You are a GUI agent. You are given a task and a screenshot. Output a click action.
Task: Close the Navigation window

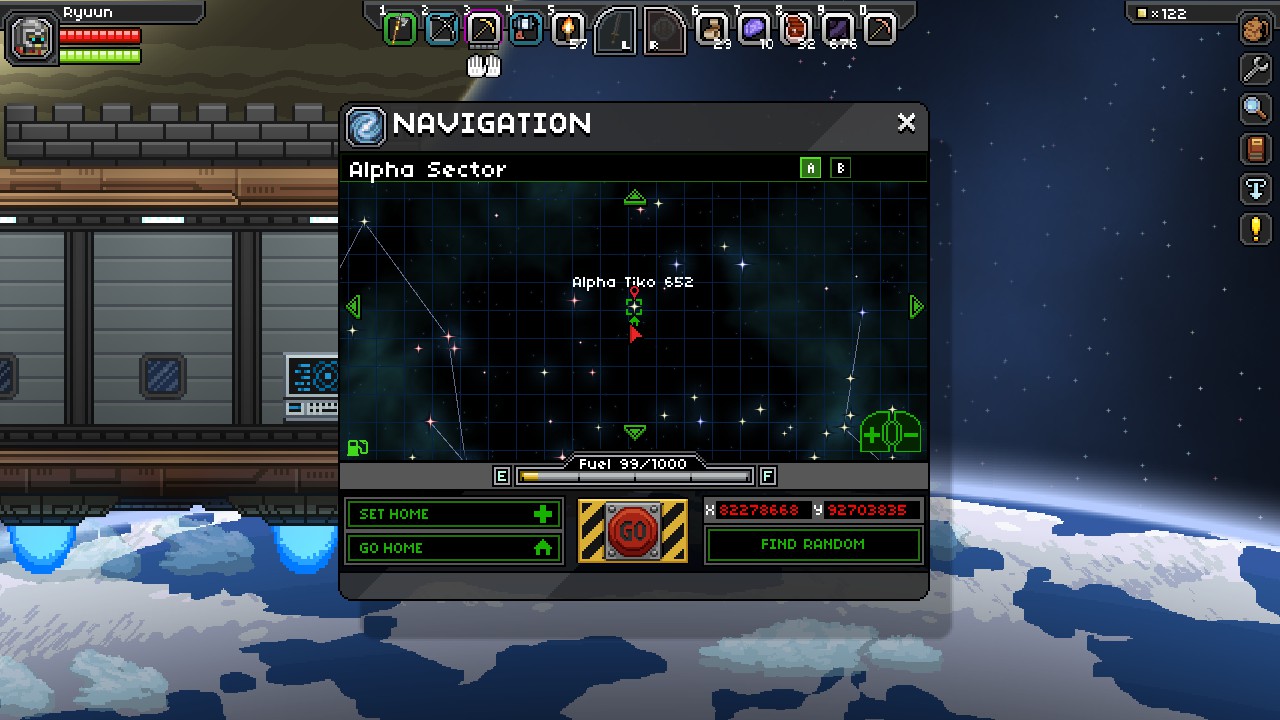click(x=906, y=123)
